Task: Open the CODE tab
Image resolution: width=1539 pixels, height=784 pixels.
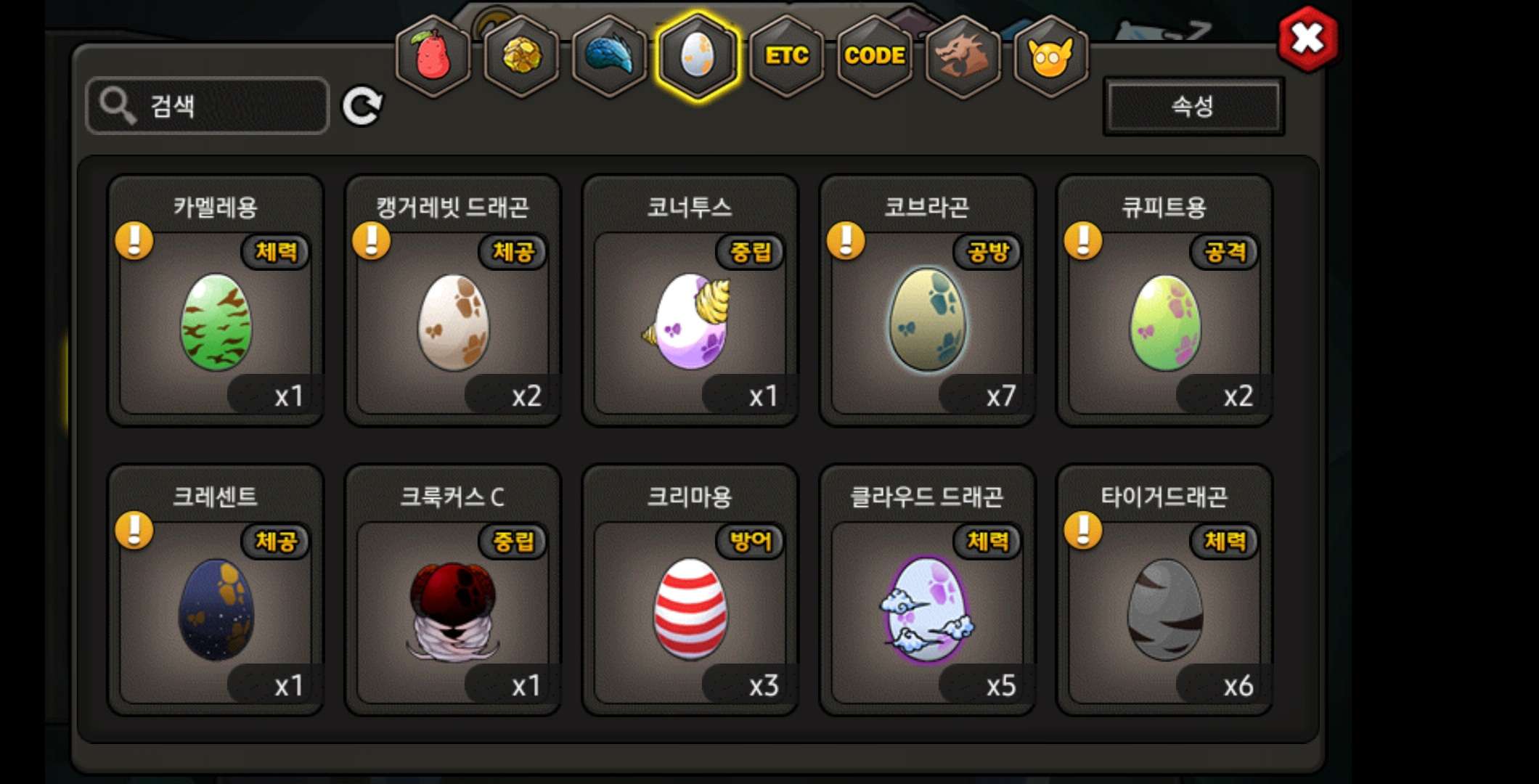Action: tap(874, 56)
